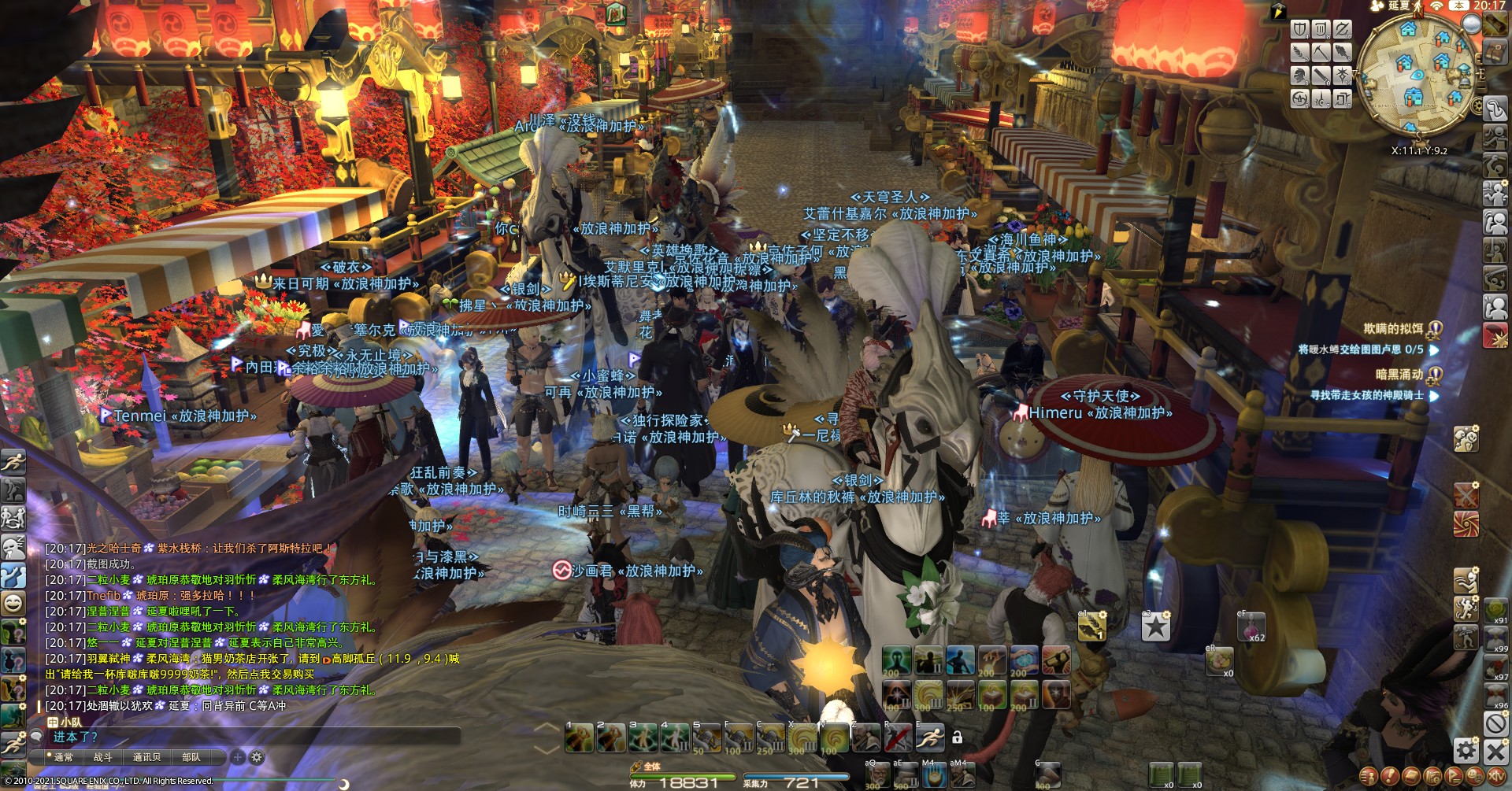Open chat log settings gear
Screen dimensions: 1512x791
(257, 757)
